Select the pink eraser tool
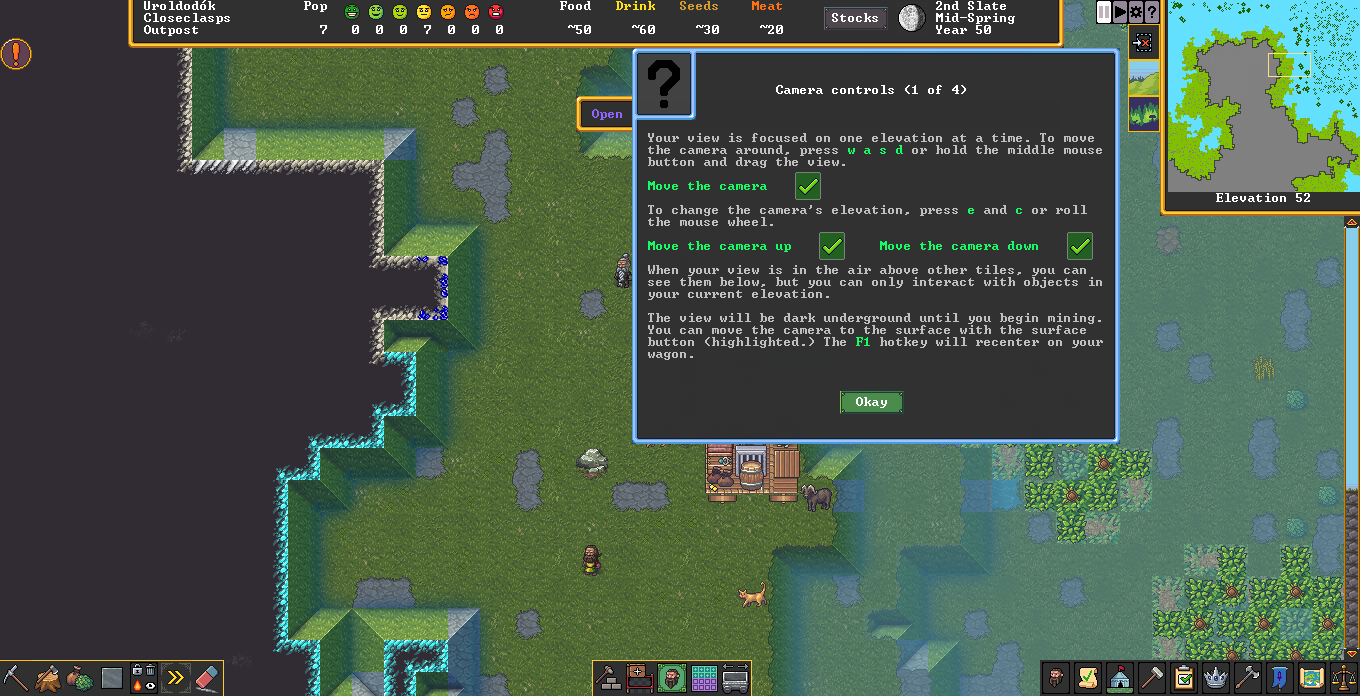 click(206, 679)
